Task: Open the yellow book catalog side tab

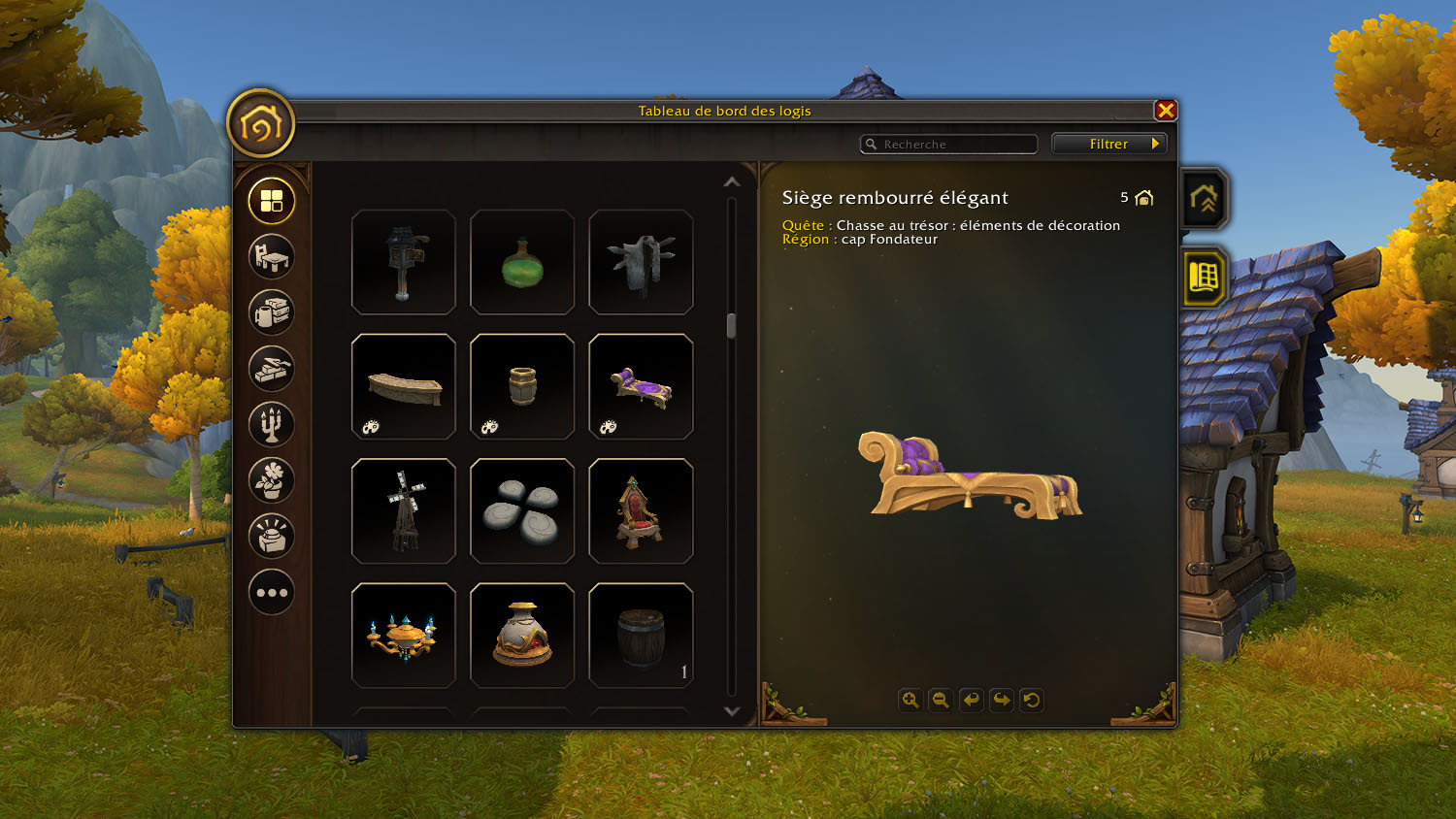Action: click(1204, 278)
